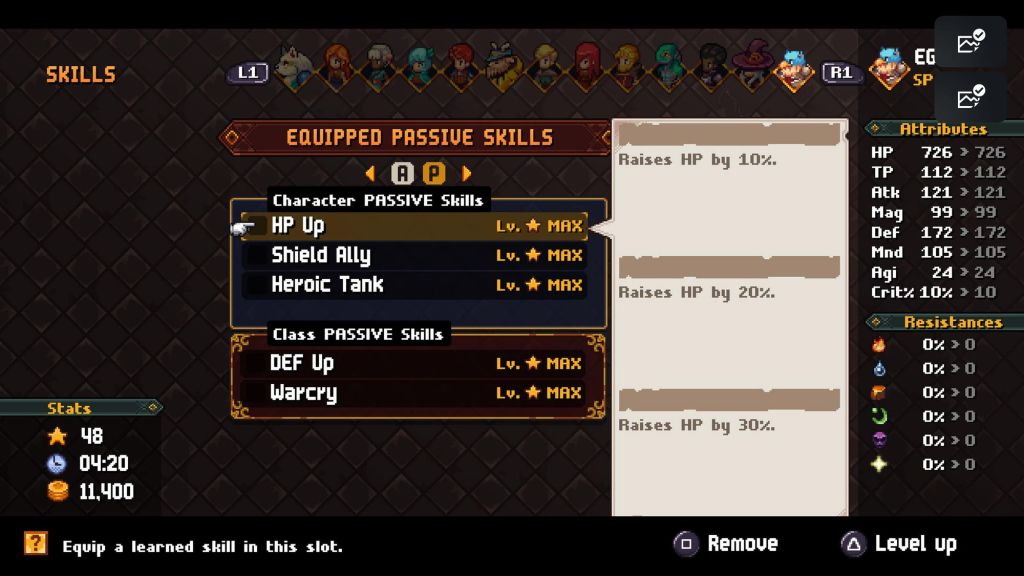Choose the teal-haired character portrait
The height and width of the screenshot is (576, 1024).
[x=420, y=68]
